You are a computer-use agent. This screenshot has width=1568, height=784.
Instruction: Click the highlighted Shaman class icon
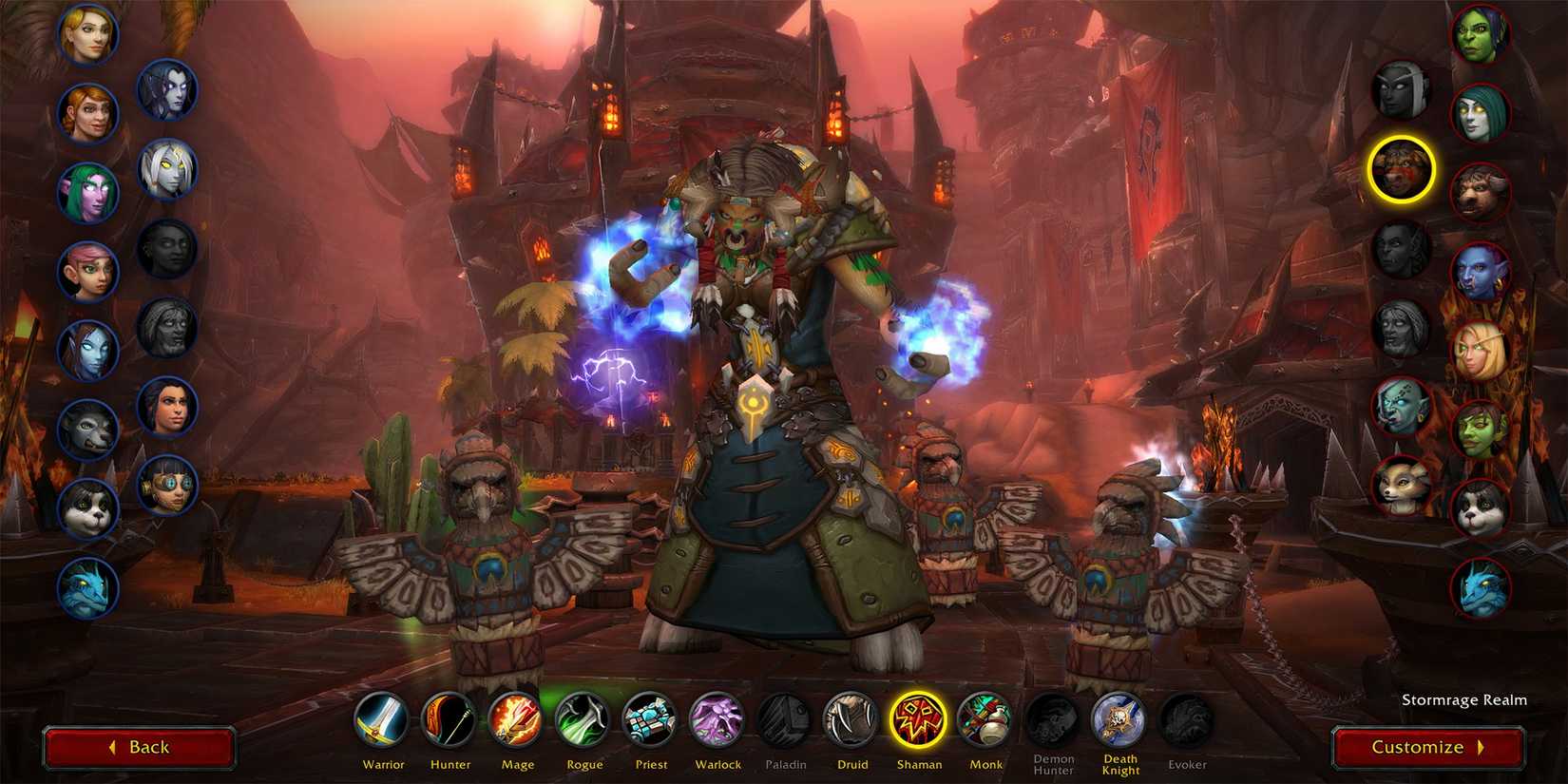919,720
